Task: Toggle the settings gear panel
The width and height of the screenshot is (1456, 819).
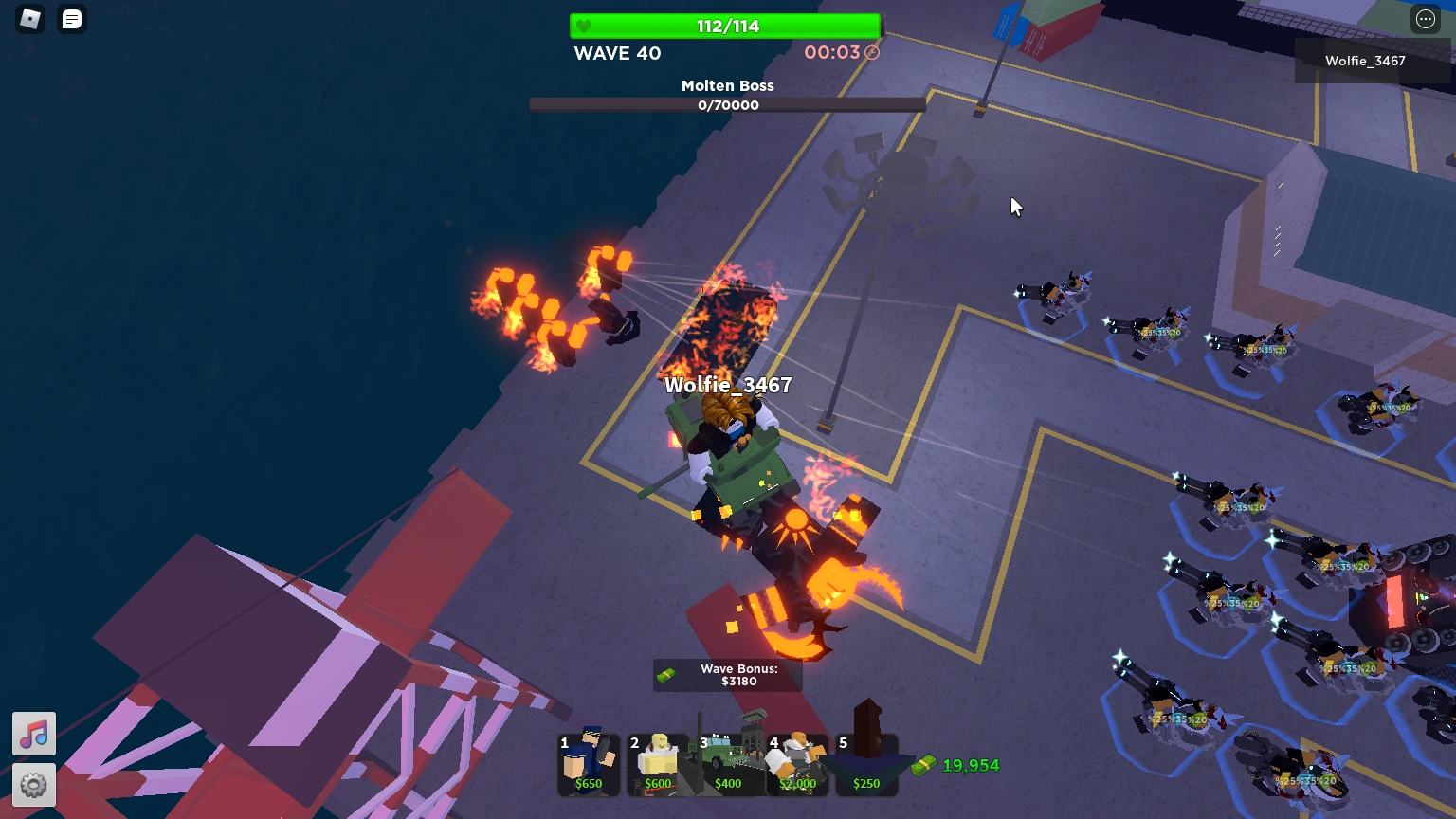Action: tap(34, 785)
